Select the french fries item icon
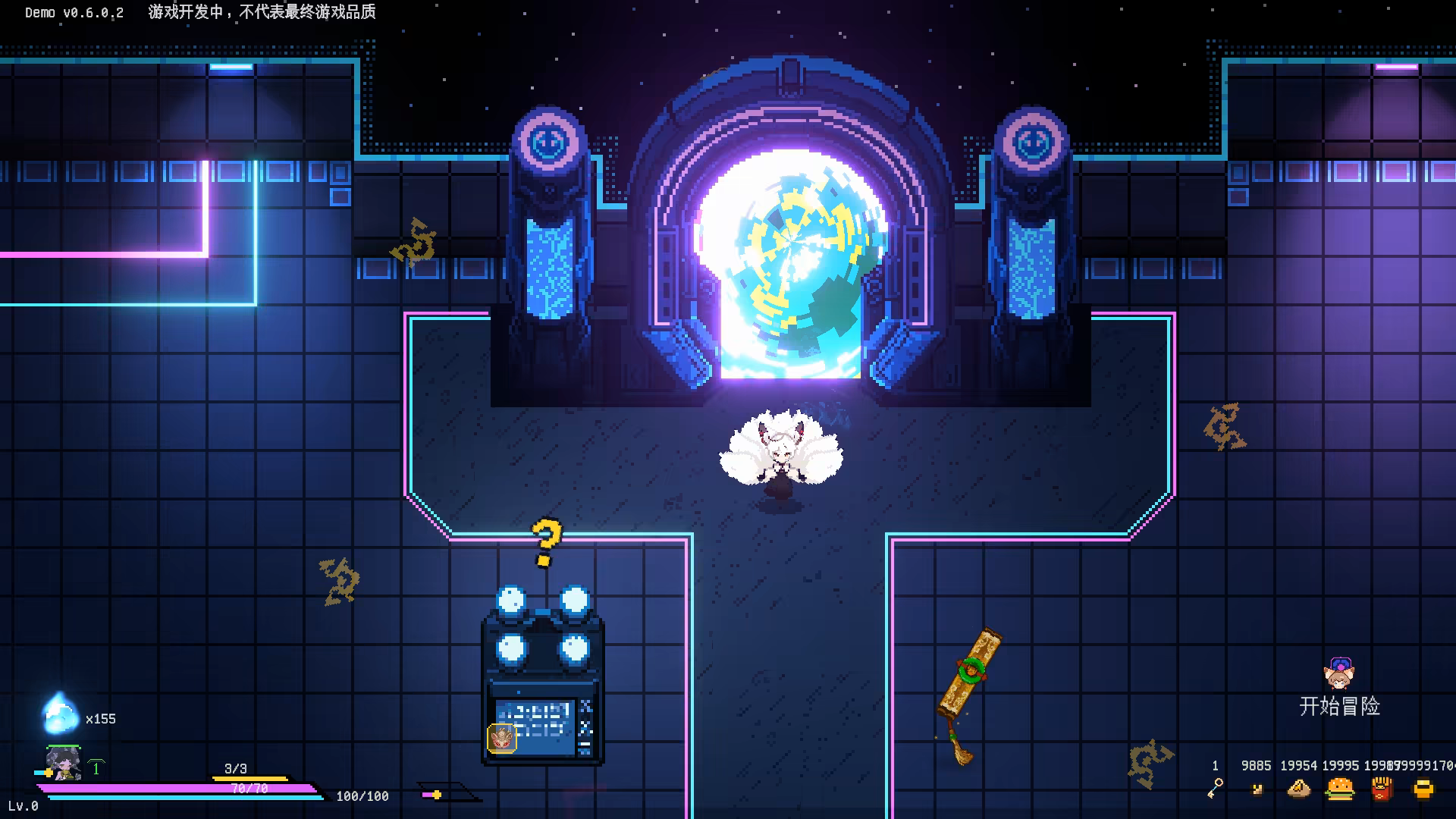This screenshot has width=1456, height=819. pyautogui.click(x=1382, y=789)
